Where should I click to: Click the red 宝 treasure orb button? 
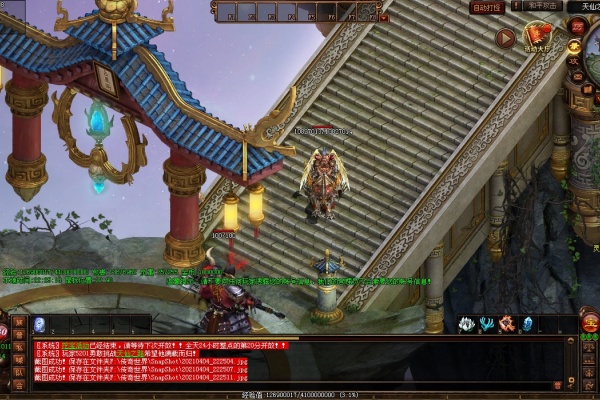(590, 322)
